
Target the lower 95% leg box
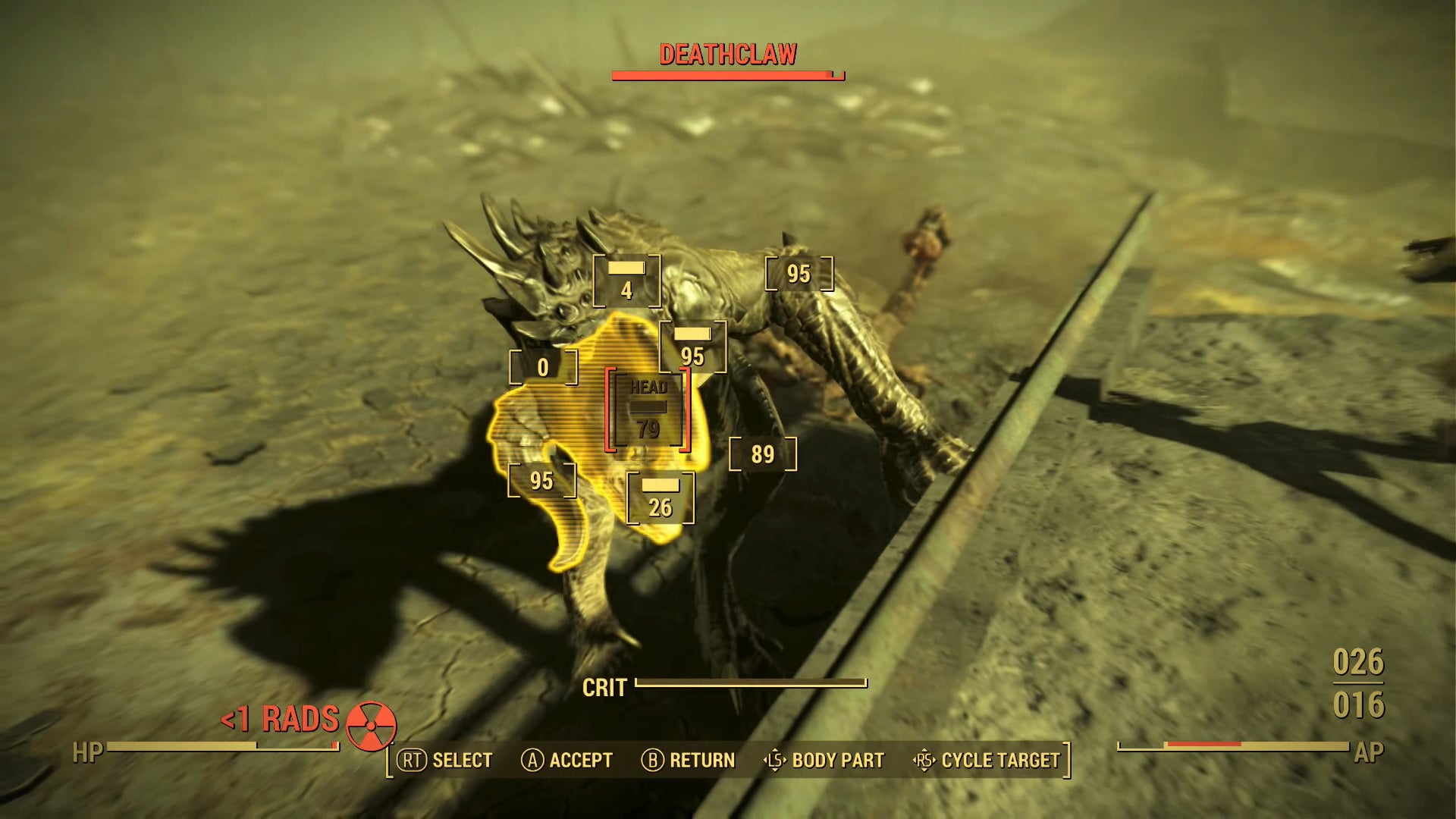tap(542, 480)
